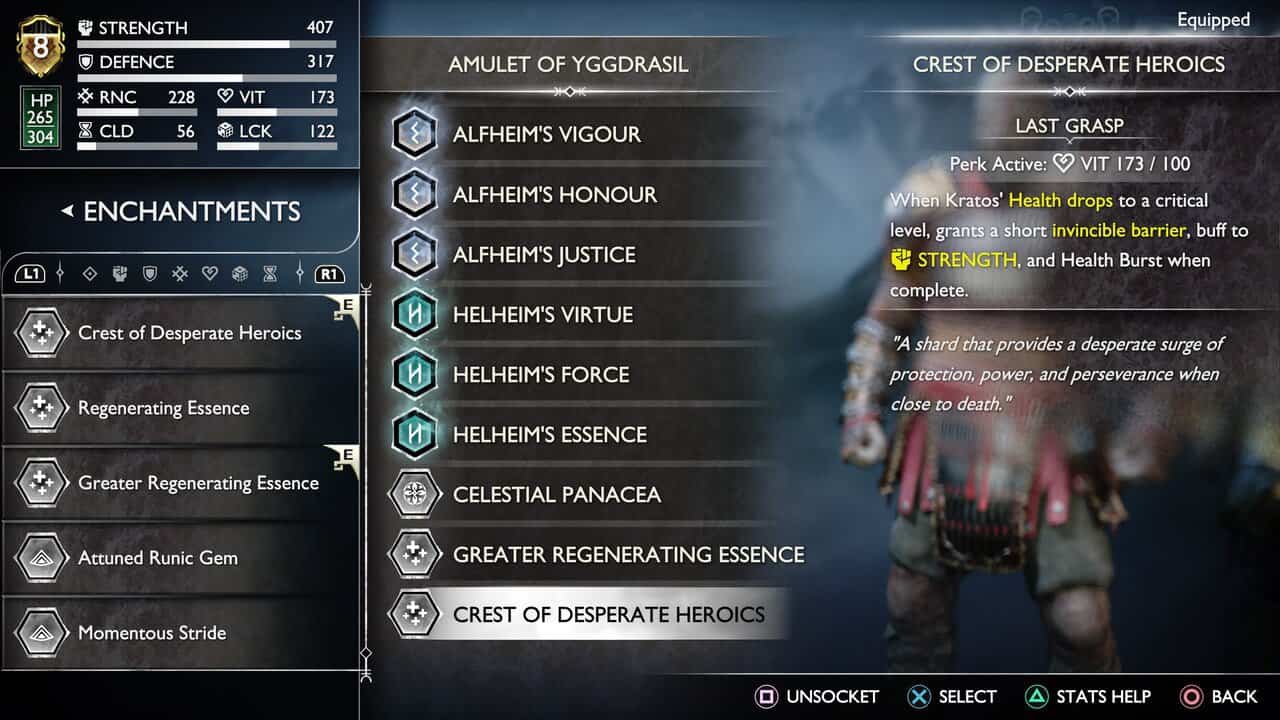Show the dice luck filter tab
Screen dimensions: 1280x720
click(x=240, y=274)
